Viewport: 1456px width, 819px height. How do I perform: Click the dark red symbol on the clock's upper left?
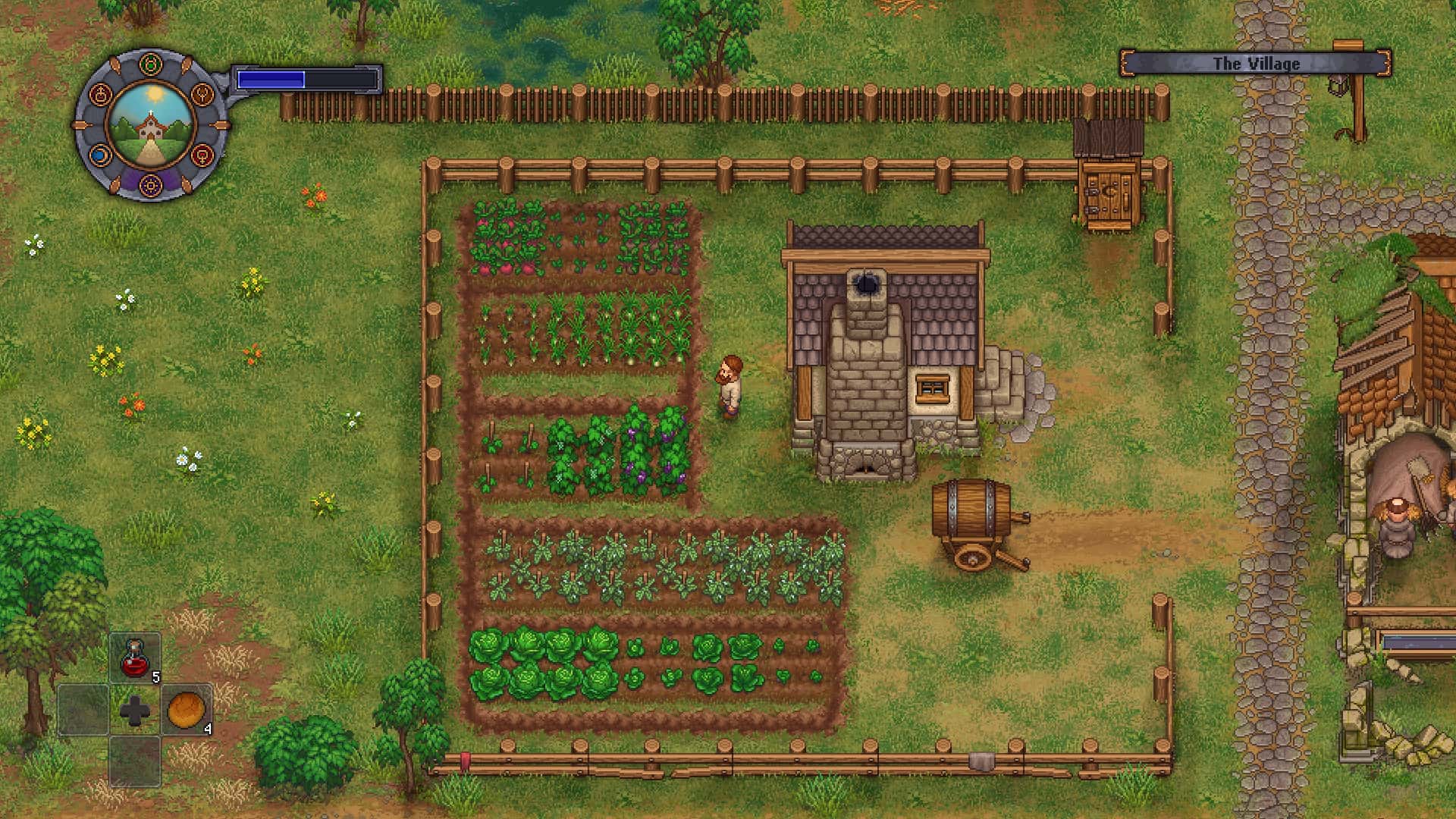[100, 94]
